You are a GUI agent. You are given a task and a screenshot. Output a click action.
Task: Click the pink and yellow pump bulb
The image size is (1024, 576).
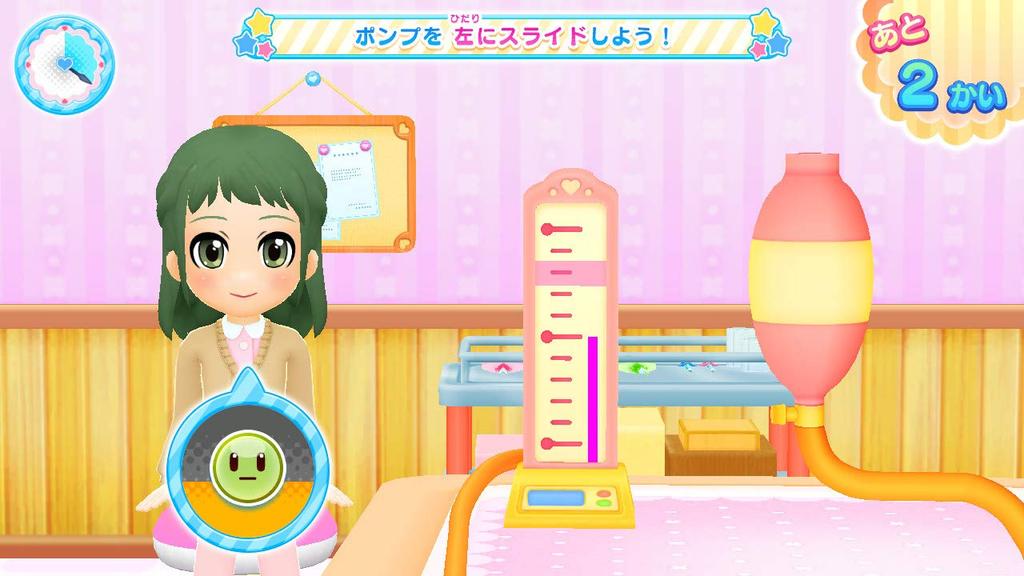point(811,277)
